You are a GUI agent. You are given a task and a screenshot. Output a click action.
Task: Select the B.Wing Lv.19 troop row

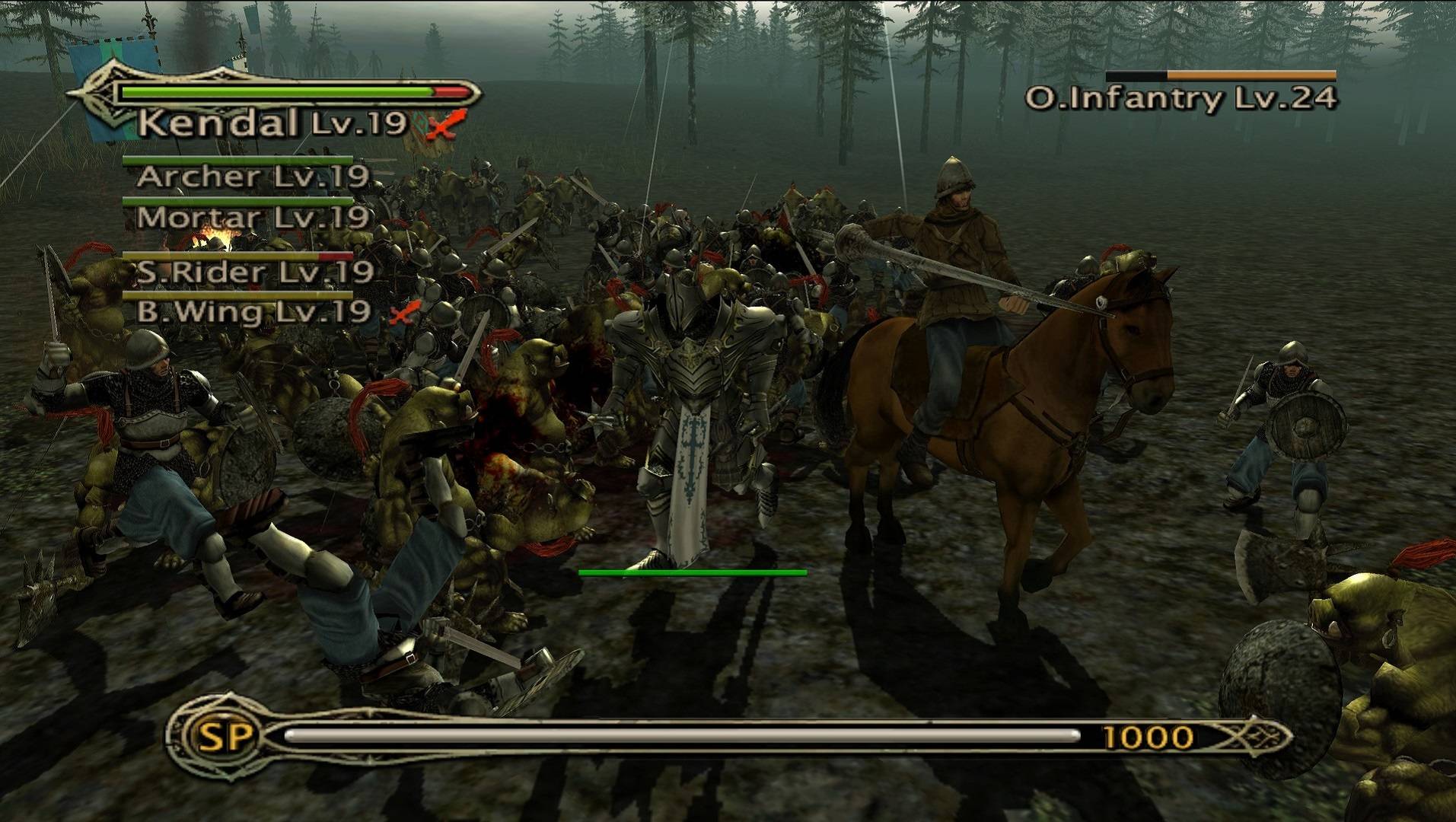253,311
